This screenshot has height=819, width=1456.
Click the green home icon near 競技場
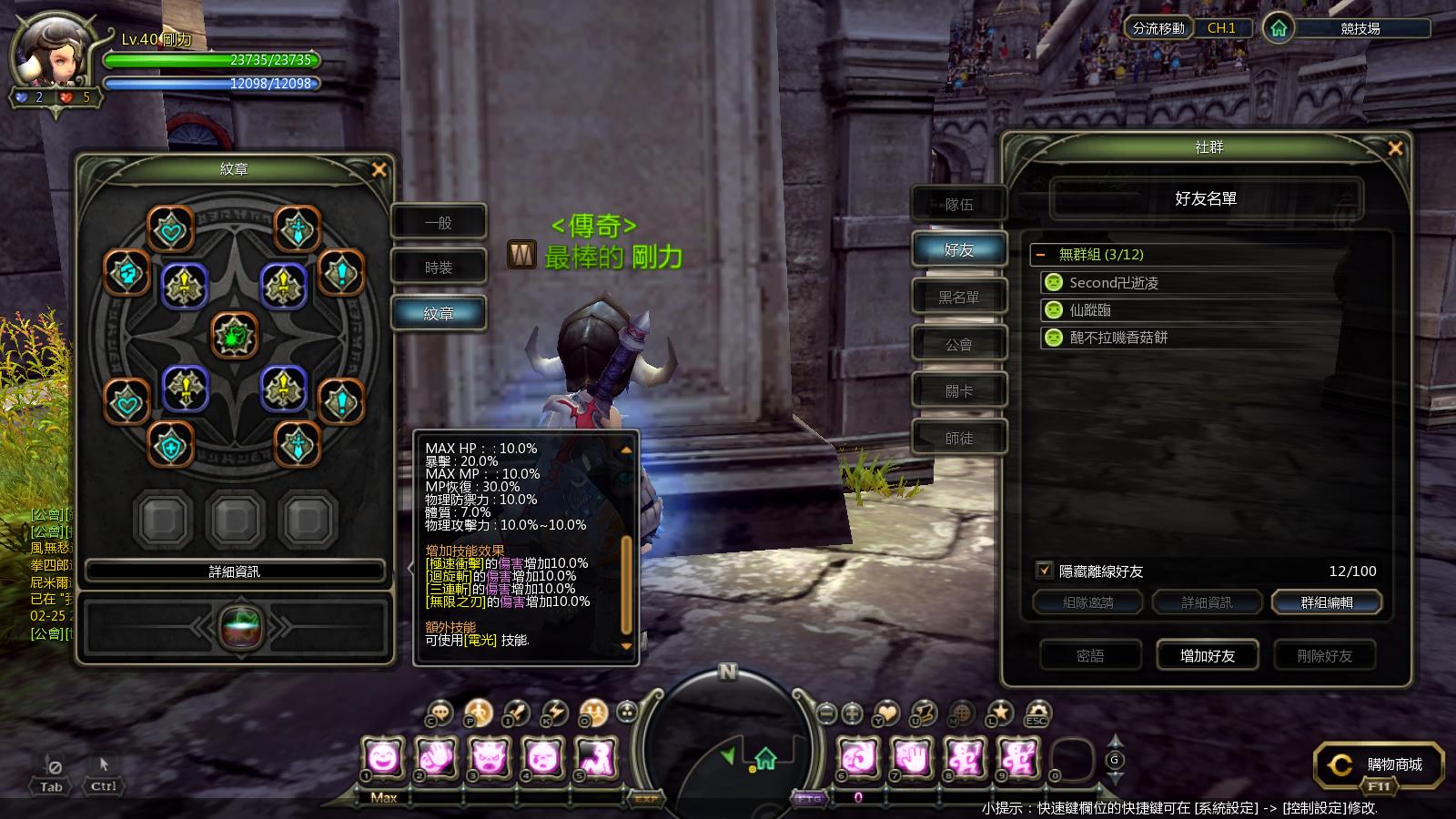point(1279,29)
